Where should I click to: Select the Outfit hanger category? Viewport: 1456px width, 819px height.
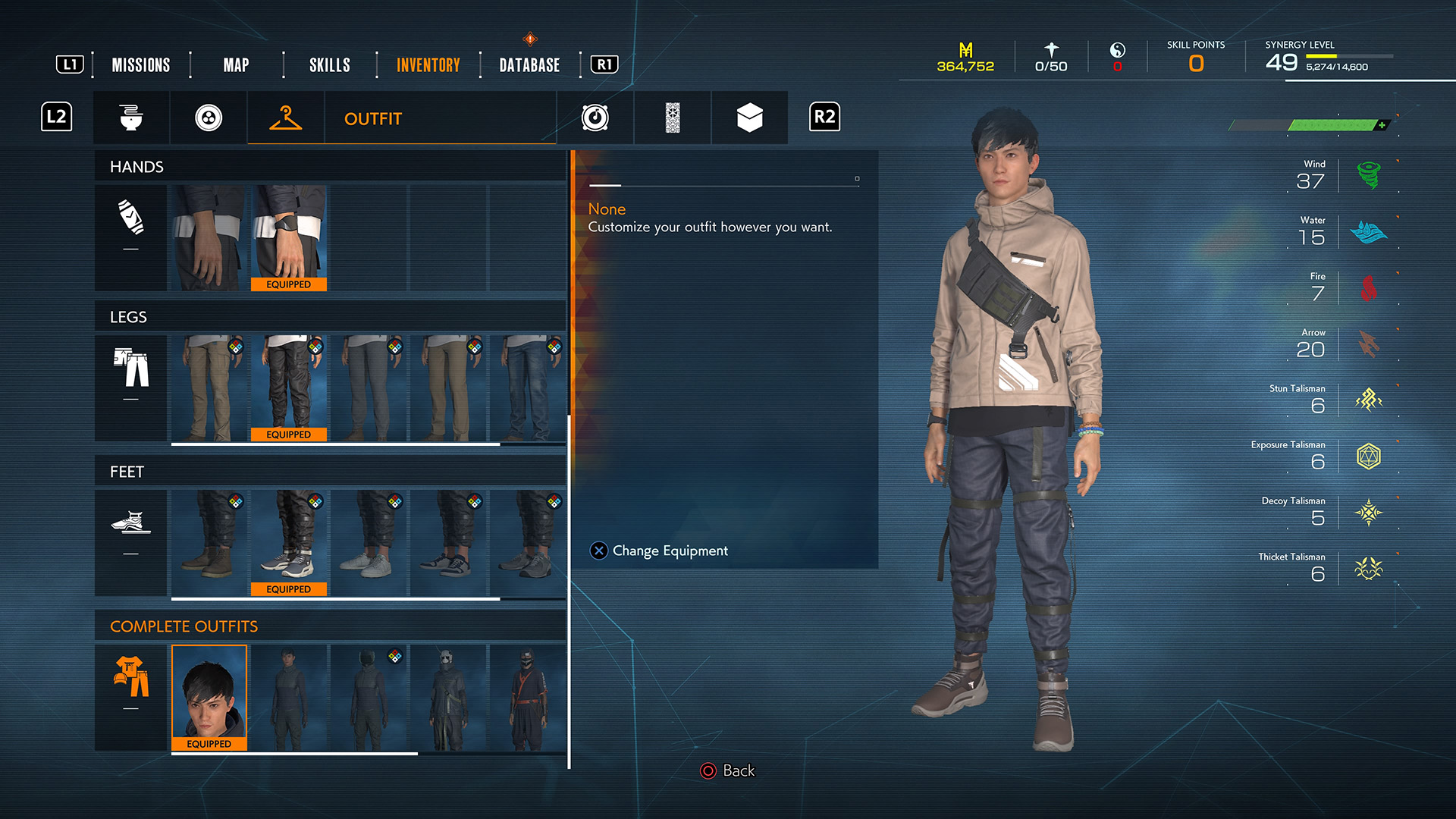coord(286,118)
